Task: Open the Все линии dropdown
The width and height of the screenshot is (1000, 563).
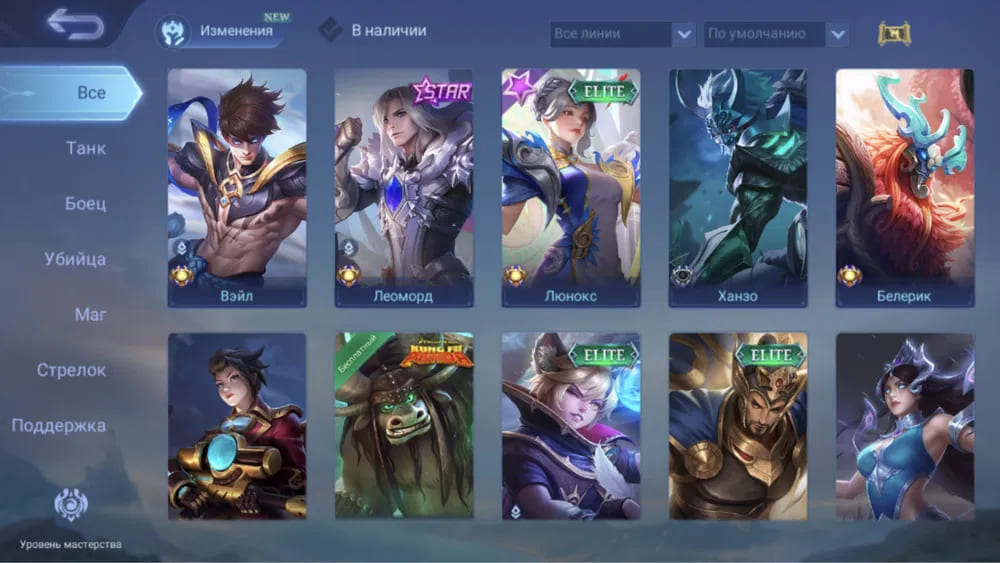Action: (x=622, y=34)
